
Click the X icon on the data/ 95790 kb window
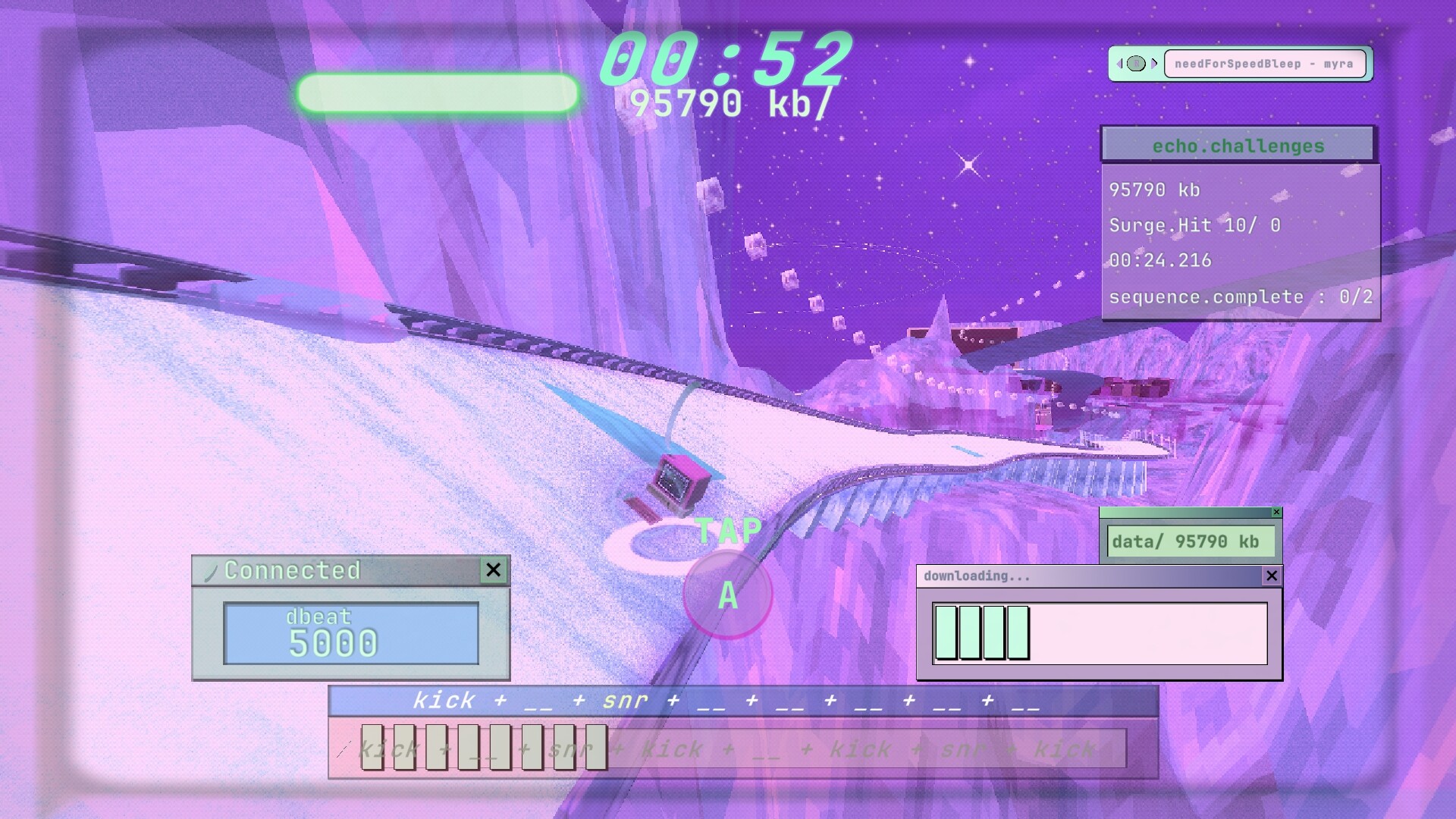1277,513
